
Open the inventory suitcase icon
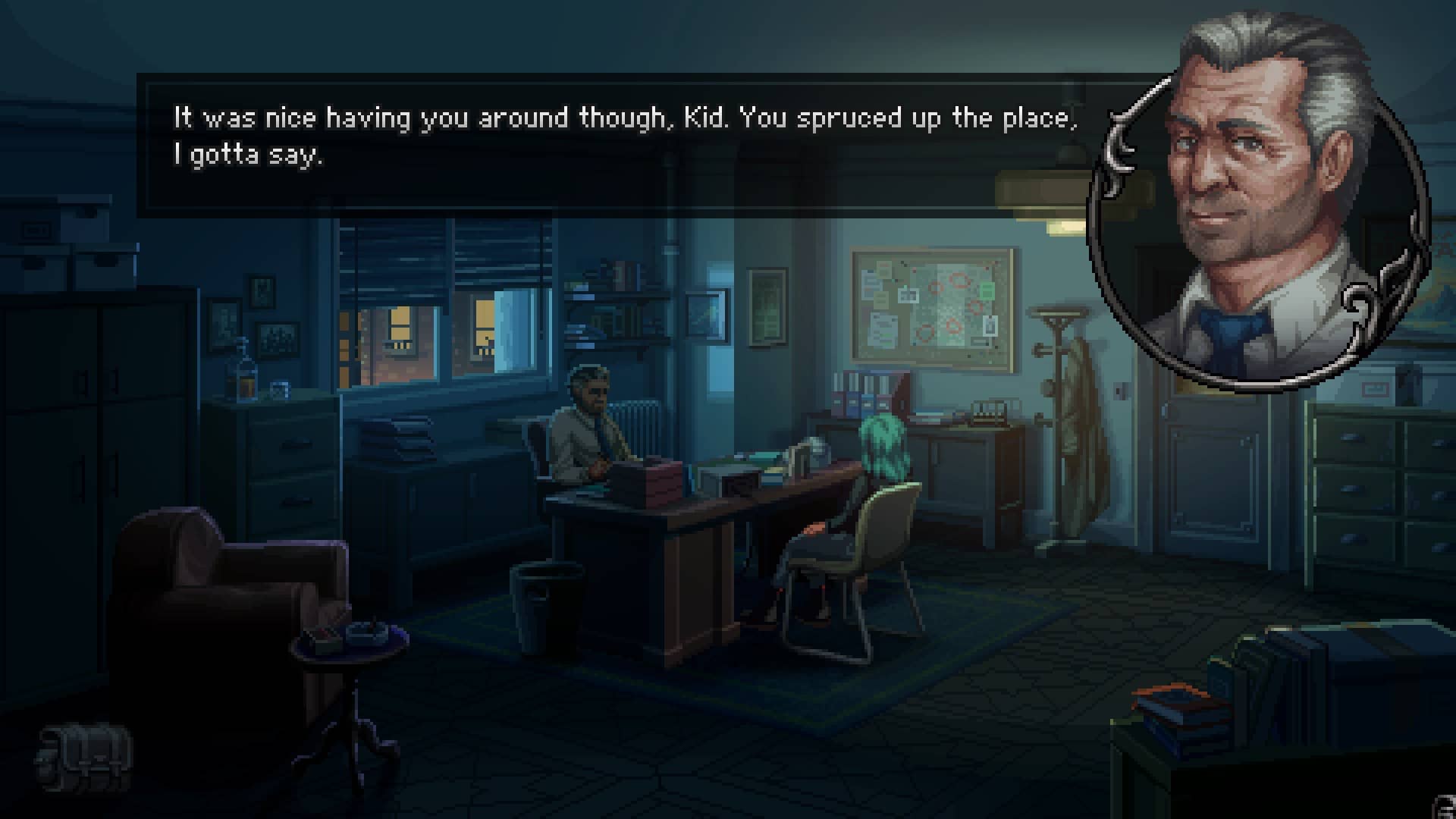[85, 757]
